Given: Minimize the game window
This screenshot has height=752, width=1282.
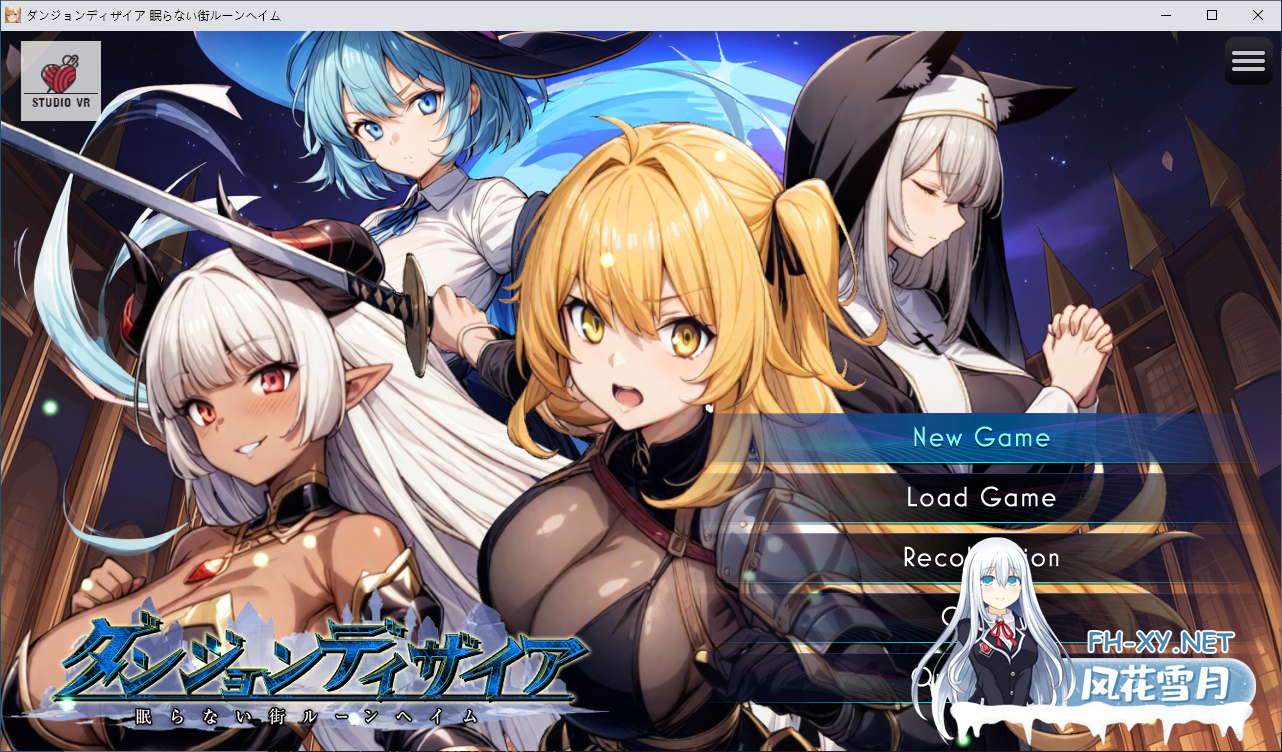Looking at the screenshot, I should 1164,15.
